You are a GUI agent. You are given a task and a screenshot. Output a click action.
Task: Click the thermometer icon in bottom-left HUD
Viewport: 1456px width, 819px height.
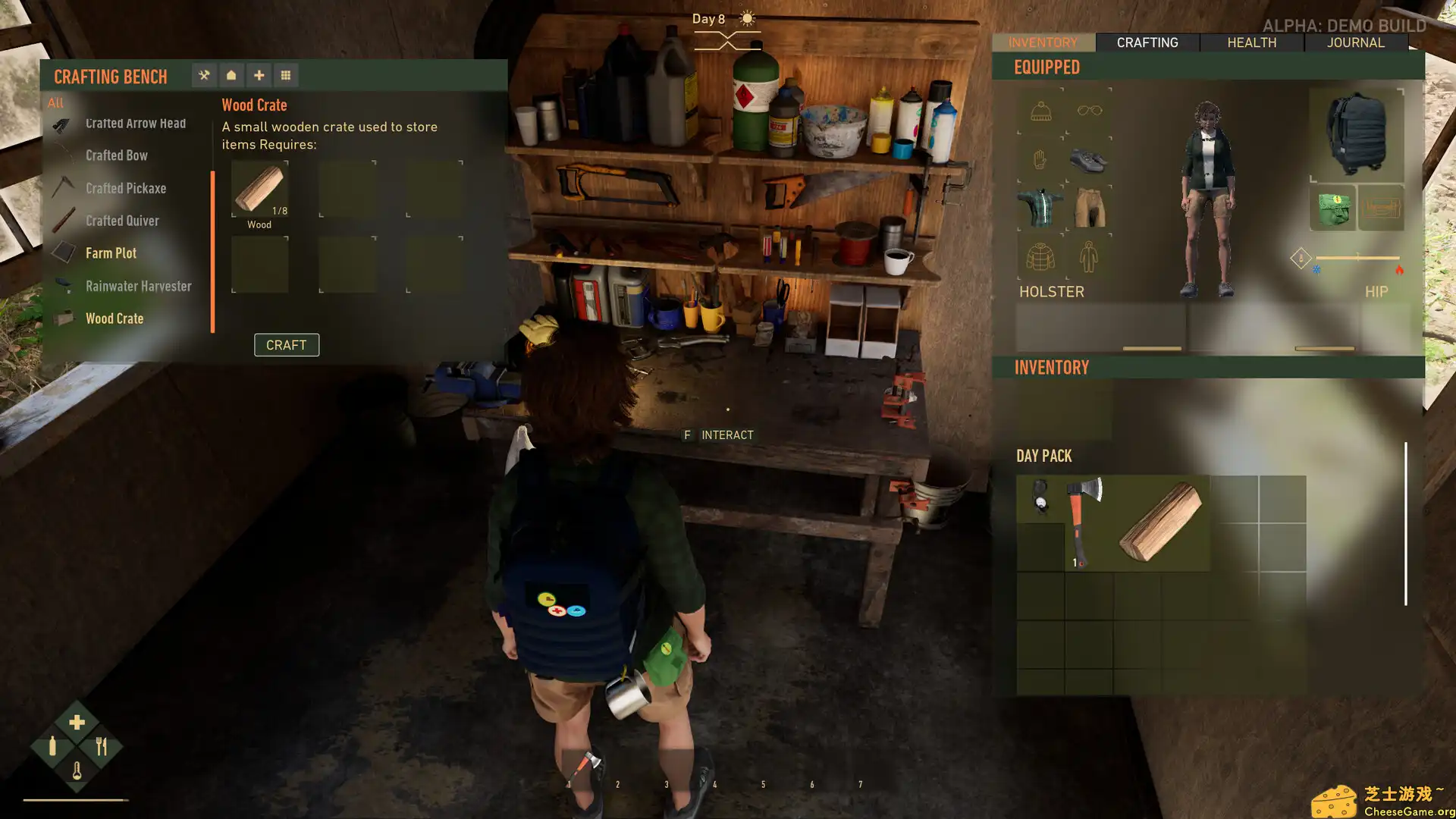pyautogui.click(x=76, y=770)
